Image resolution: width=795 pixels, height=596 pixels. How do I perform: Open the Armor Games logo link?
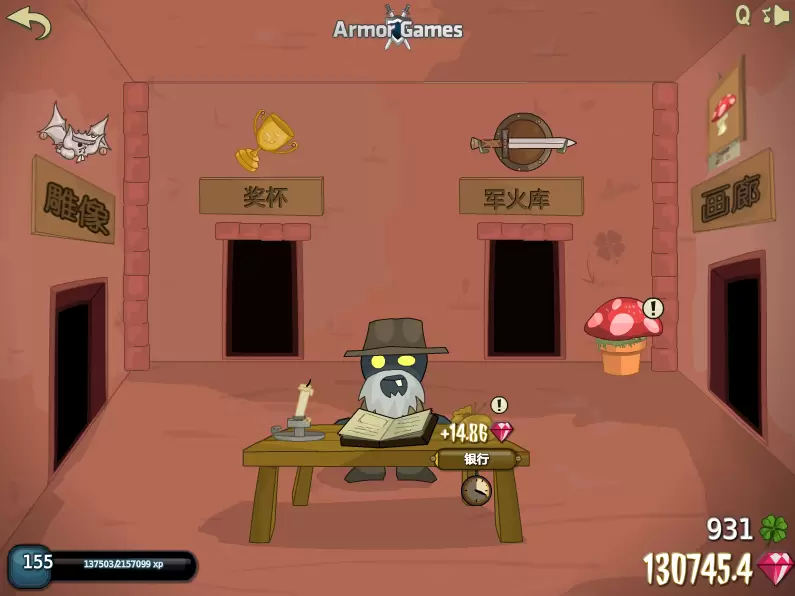[398, 28]
